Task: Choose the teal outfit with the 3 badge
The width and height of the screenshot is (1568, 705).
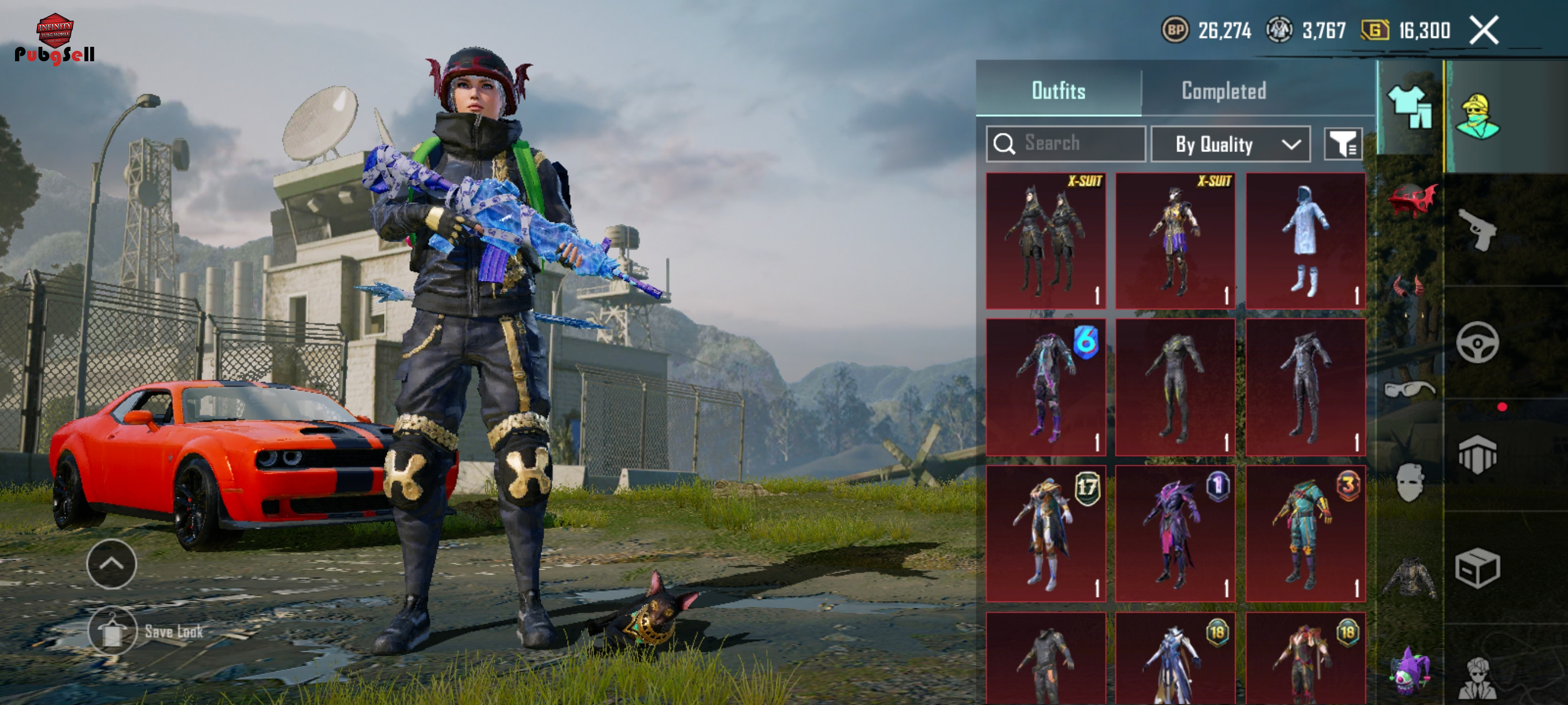Action: click(x=1305, y=533)
